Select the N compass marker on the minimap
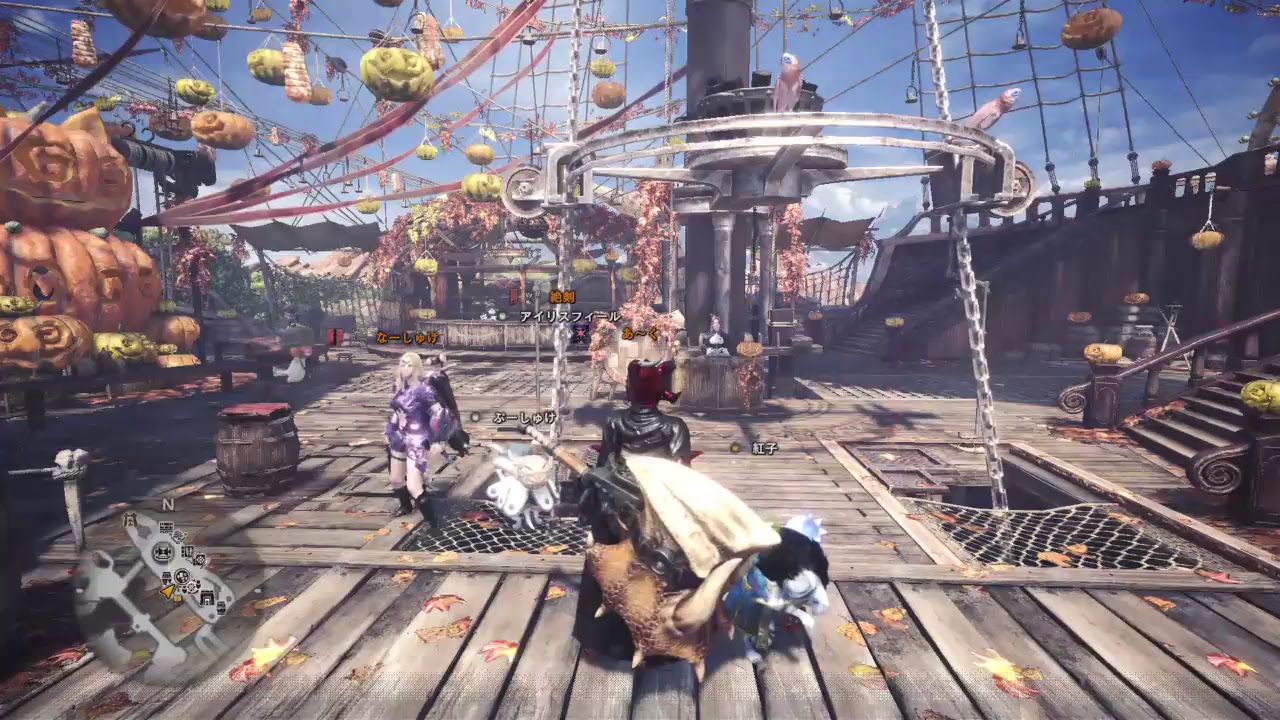1280x720 pixels. [167, 504]
